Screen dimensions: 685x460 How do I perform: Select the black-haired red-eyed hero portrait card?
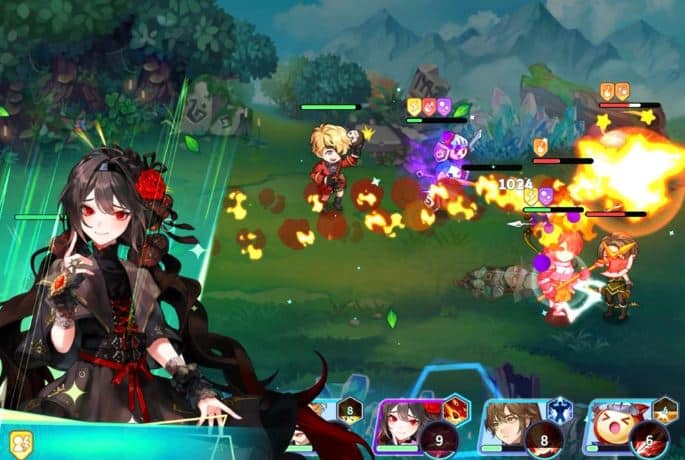[x=405, y=427]
